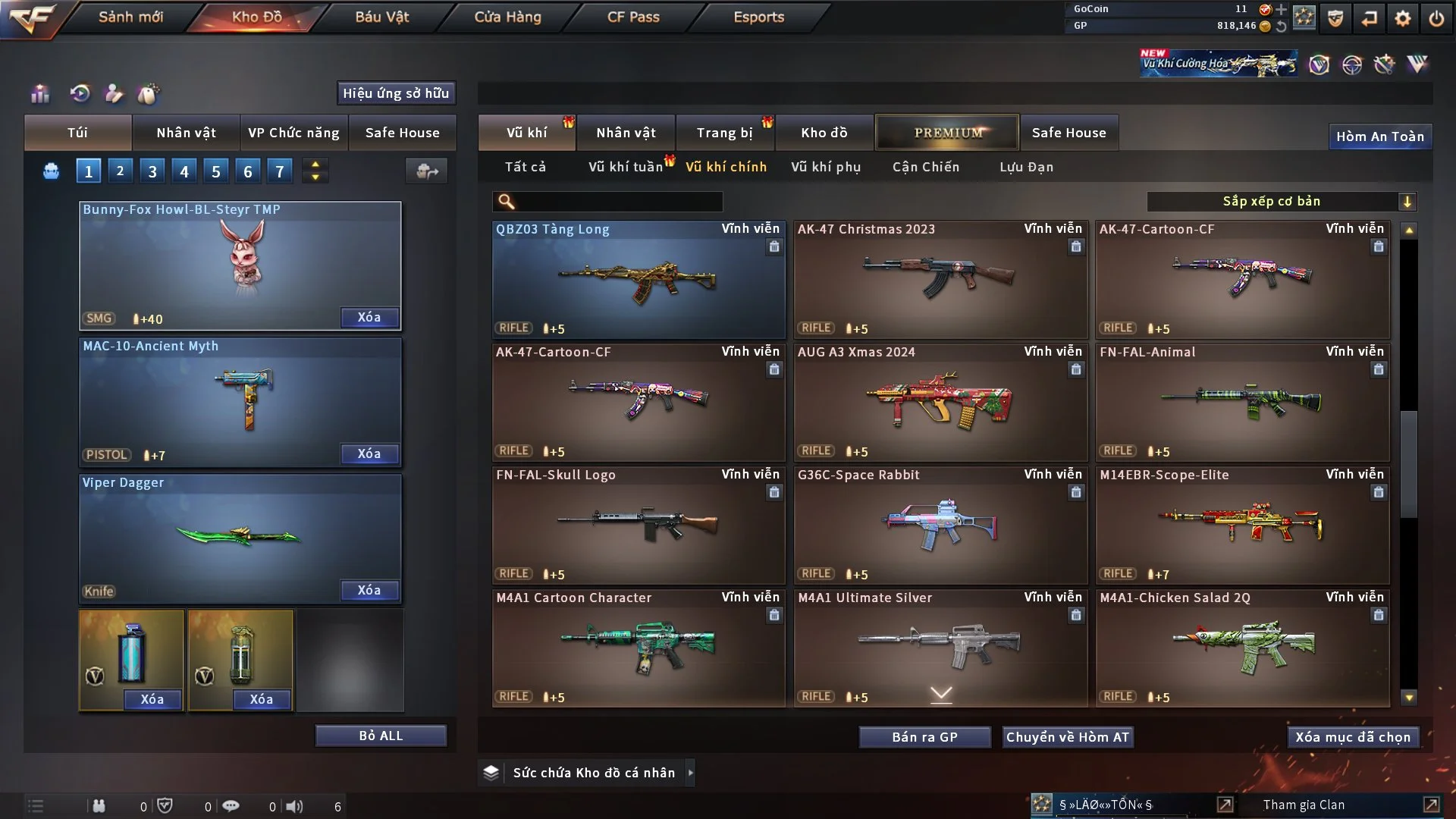Screen dimensions: 1456x819
Task: Click the Chuyển về Hòm AT button
Action: tap(1067, 737)
